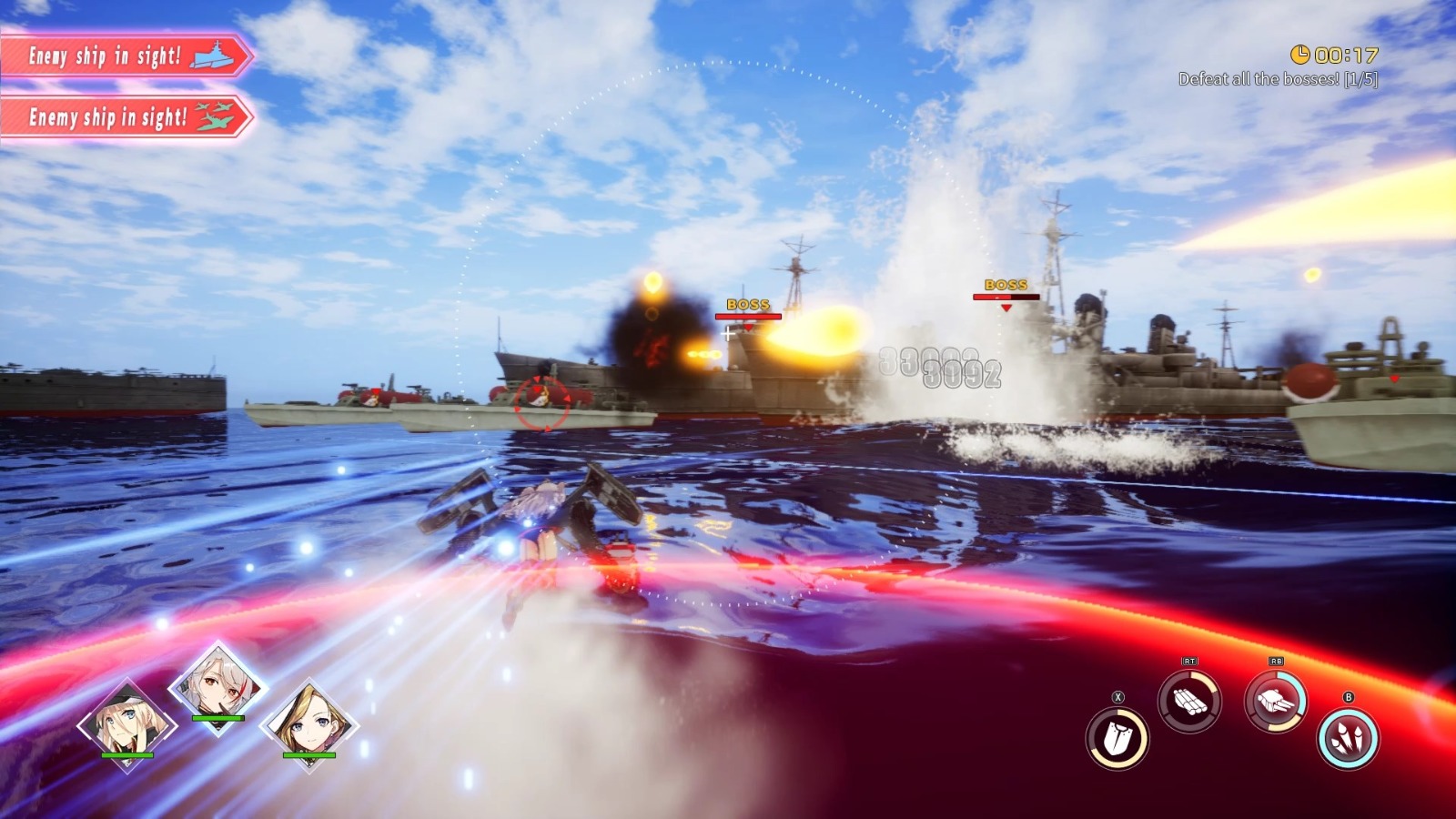Activate the torpedo salvo skill bound to RT

tap(1192, 701)
